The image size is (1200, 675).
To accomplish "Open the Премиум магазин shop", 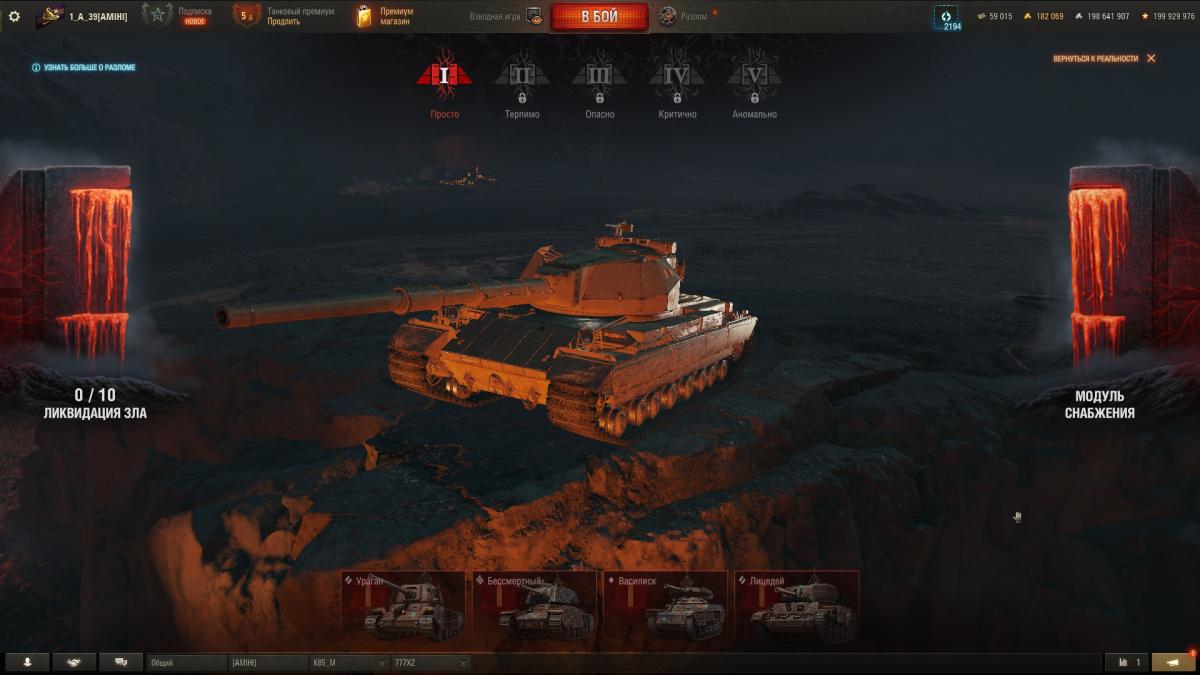I will point(396,16).
